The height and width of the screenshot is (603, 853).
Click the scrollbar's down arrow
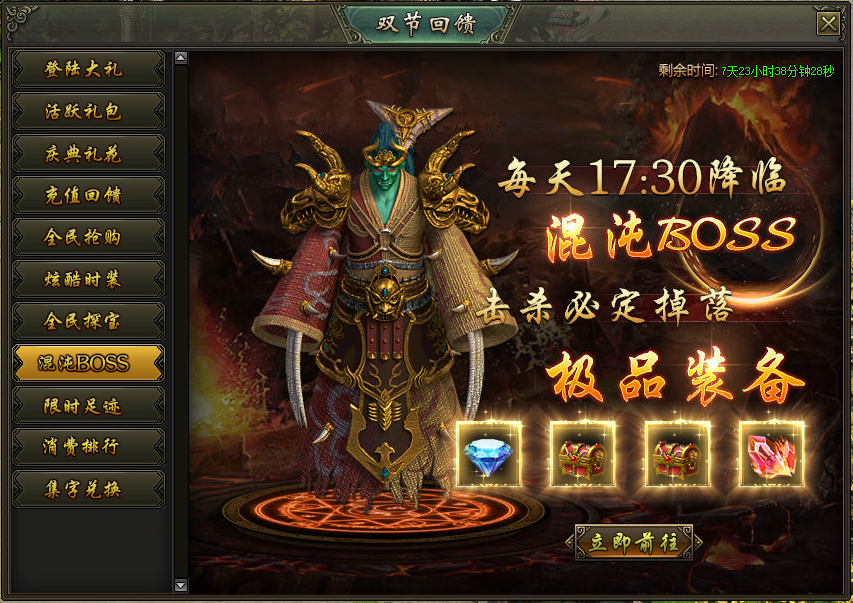click(x=181, y=585)
